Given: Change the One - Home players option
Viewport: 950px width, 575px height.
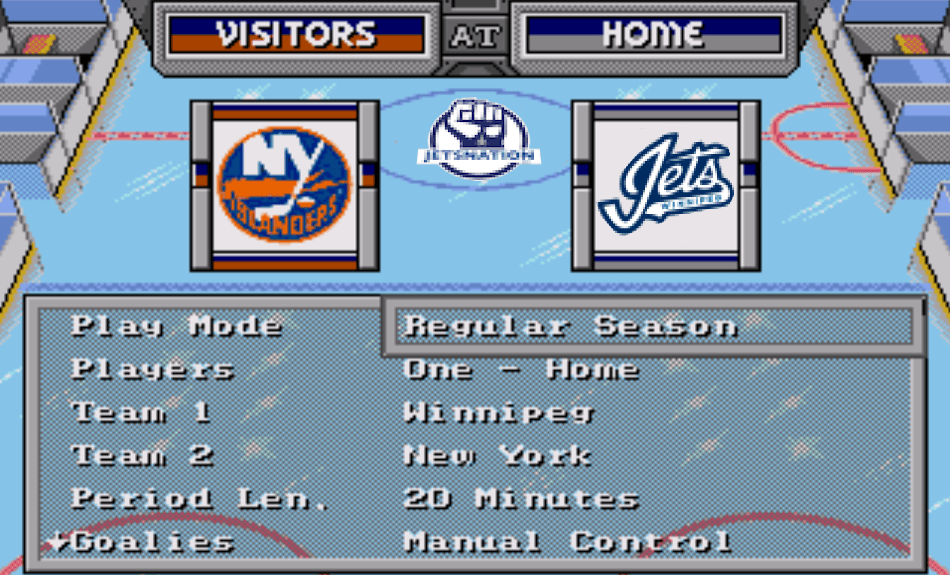Looking at the screenshot, I should pos(521,369).
